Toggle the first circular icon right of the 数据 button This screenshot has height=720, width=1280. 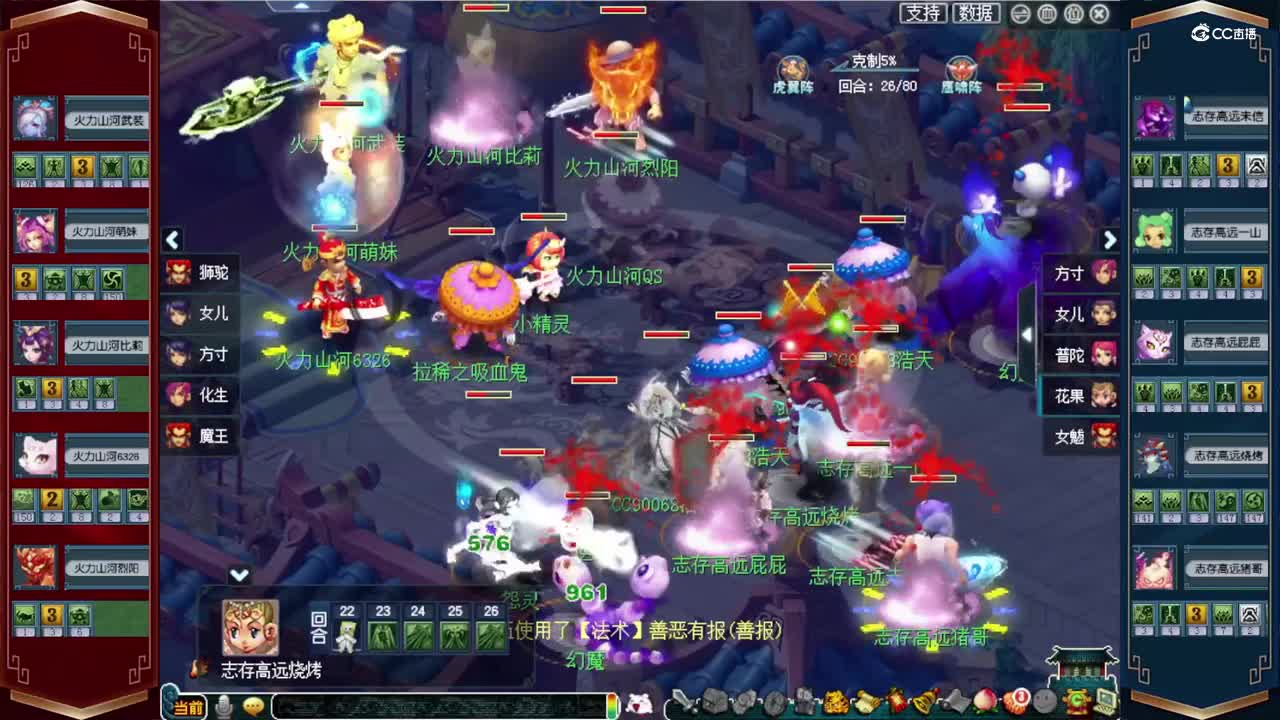pyautogui.click(x=1021, y=15)
